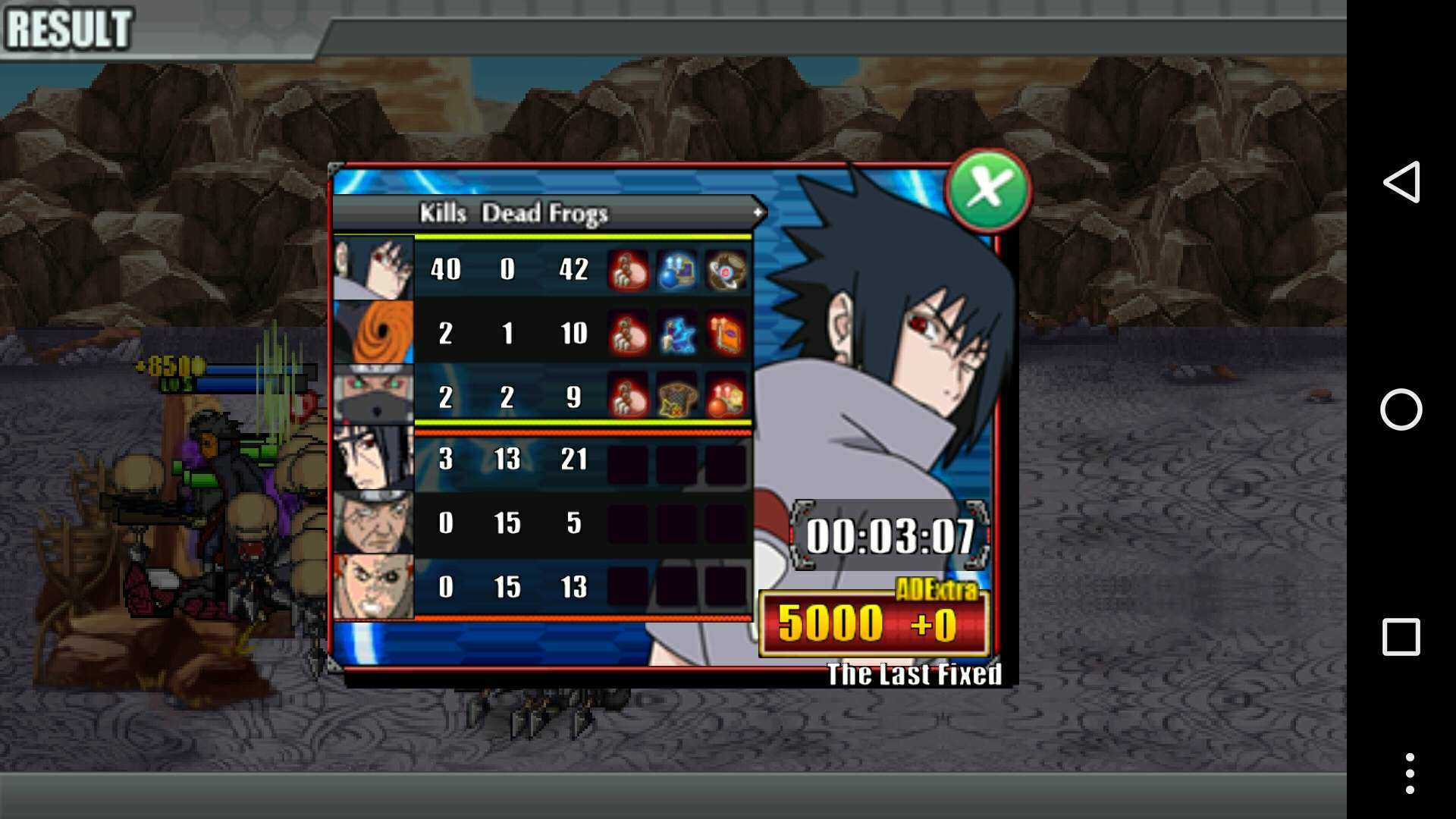The image size is (1456, 819).
Task: Open the three-dot overflow menu
Action: [x=1409, y=773]
